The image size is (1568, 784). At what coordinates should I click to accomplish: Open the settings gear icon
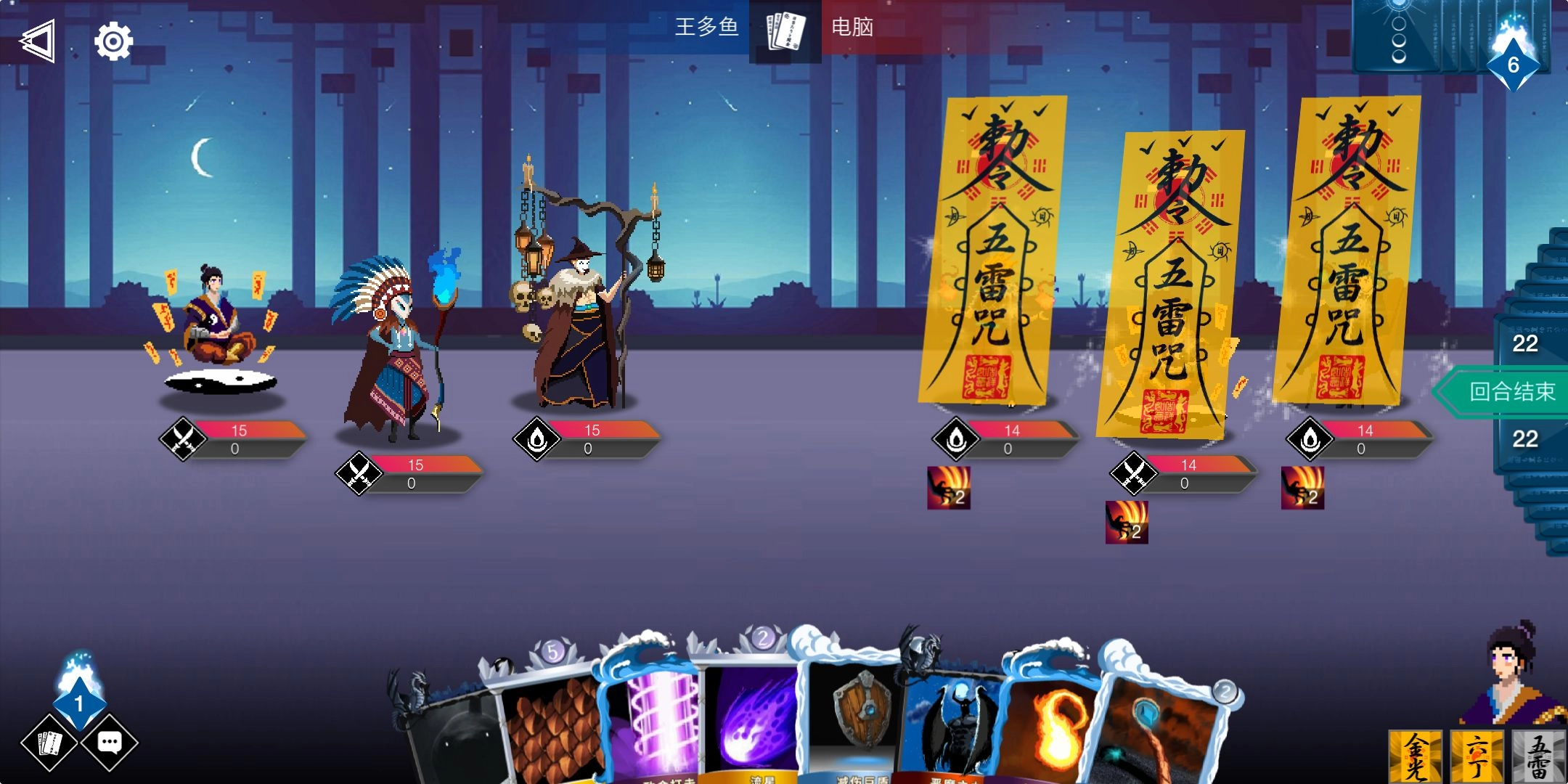(113, 41)
